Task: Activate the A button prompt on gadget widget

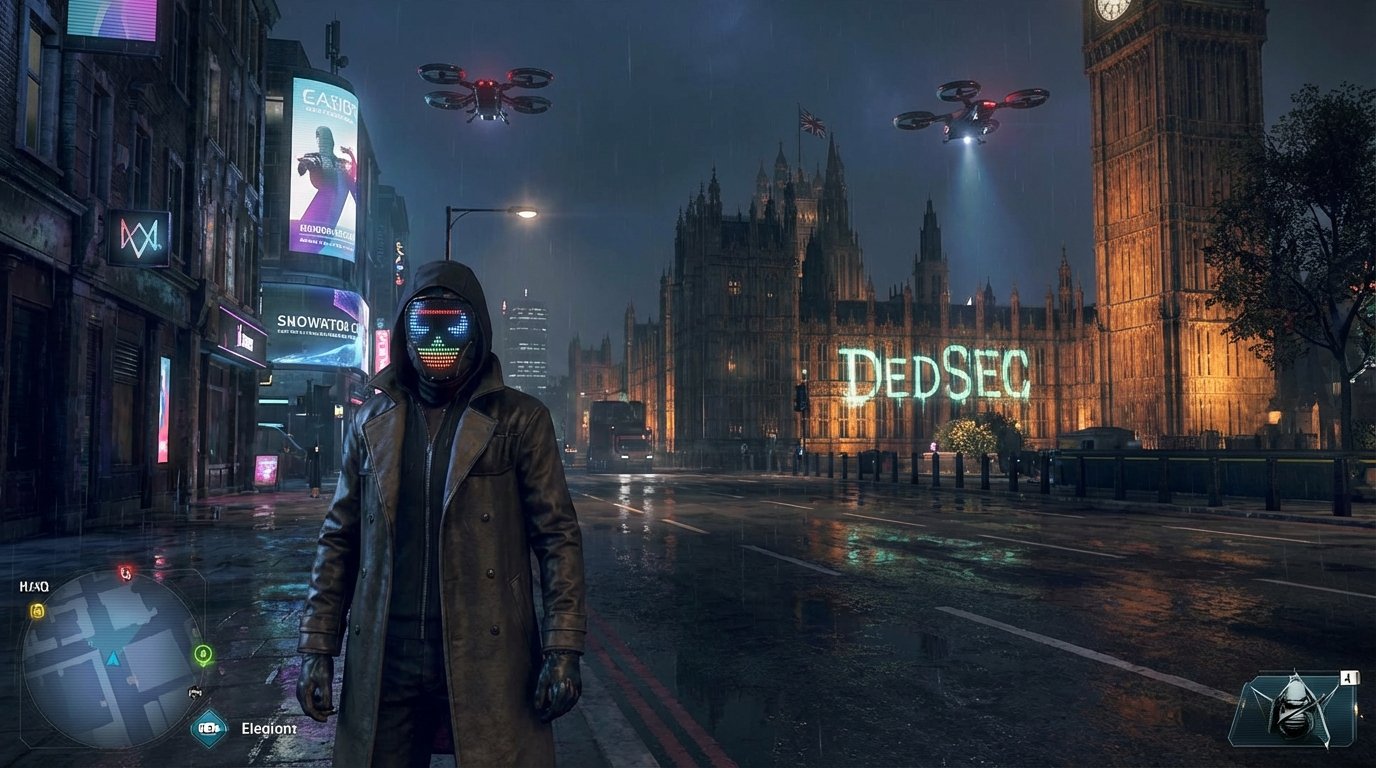Action: coord(1349,677)
